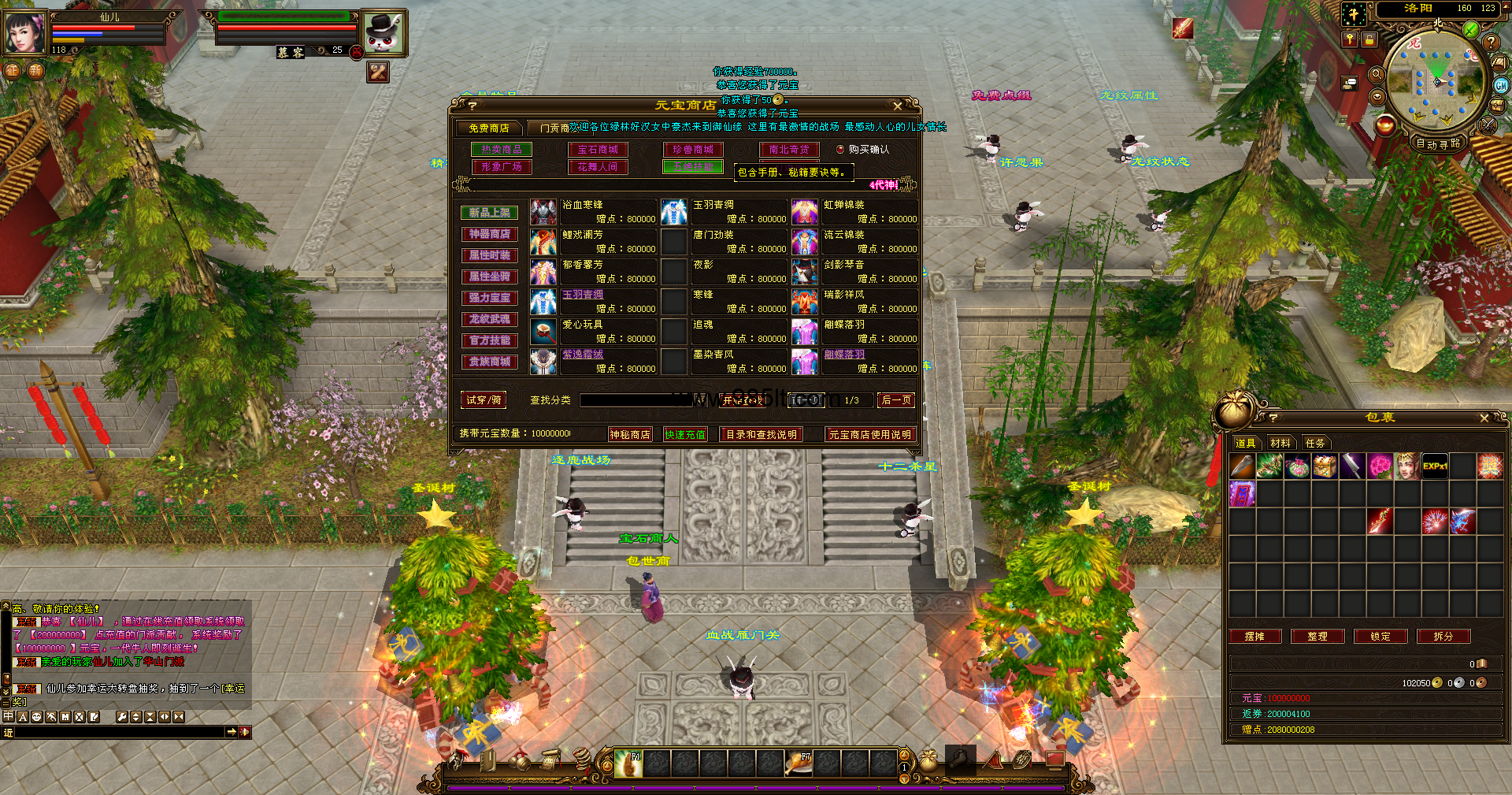Select the EXPx1 item in the bag
The height and width of the screenshot is (795, 1512).
[x=1435, y=466]
